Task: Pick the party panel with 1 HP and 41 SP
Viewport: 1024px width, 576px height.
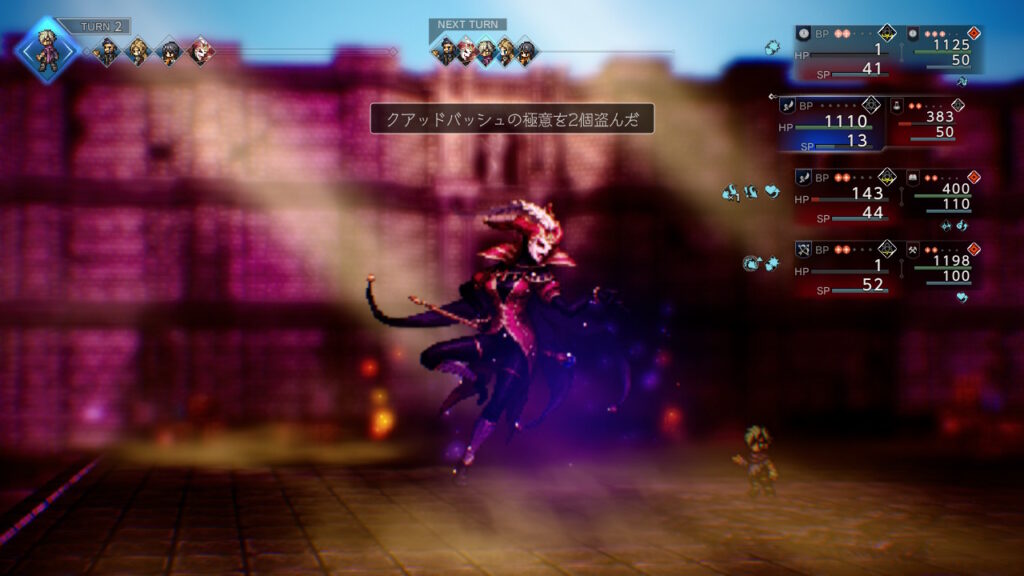Action: [844, 51]
